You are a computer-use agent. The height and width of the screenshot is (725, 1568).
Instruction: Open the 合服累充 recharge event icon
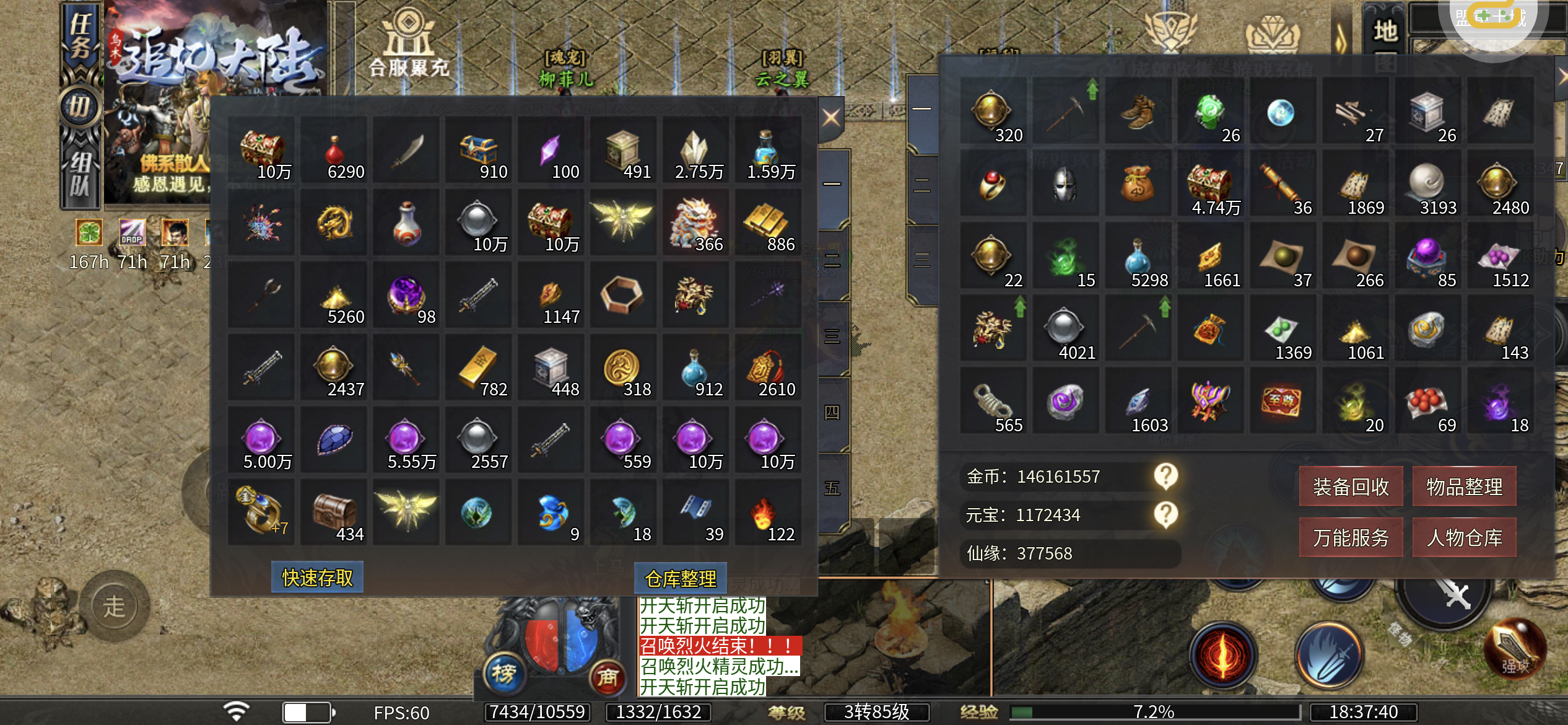coord(408,43)
